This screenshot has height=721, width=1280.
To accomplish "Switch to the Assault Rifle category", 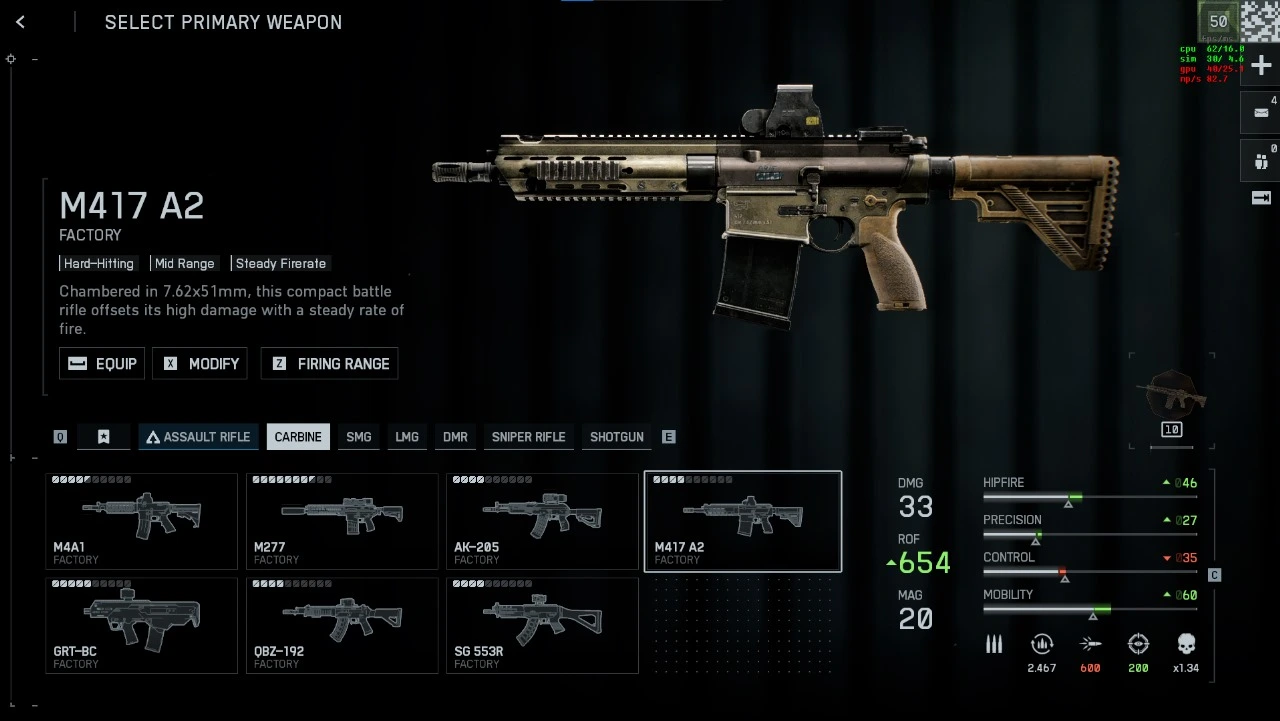I will [x=197, y=437].
